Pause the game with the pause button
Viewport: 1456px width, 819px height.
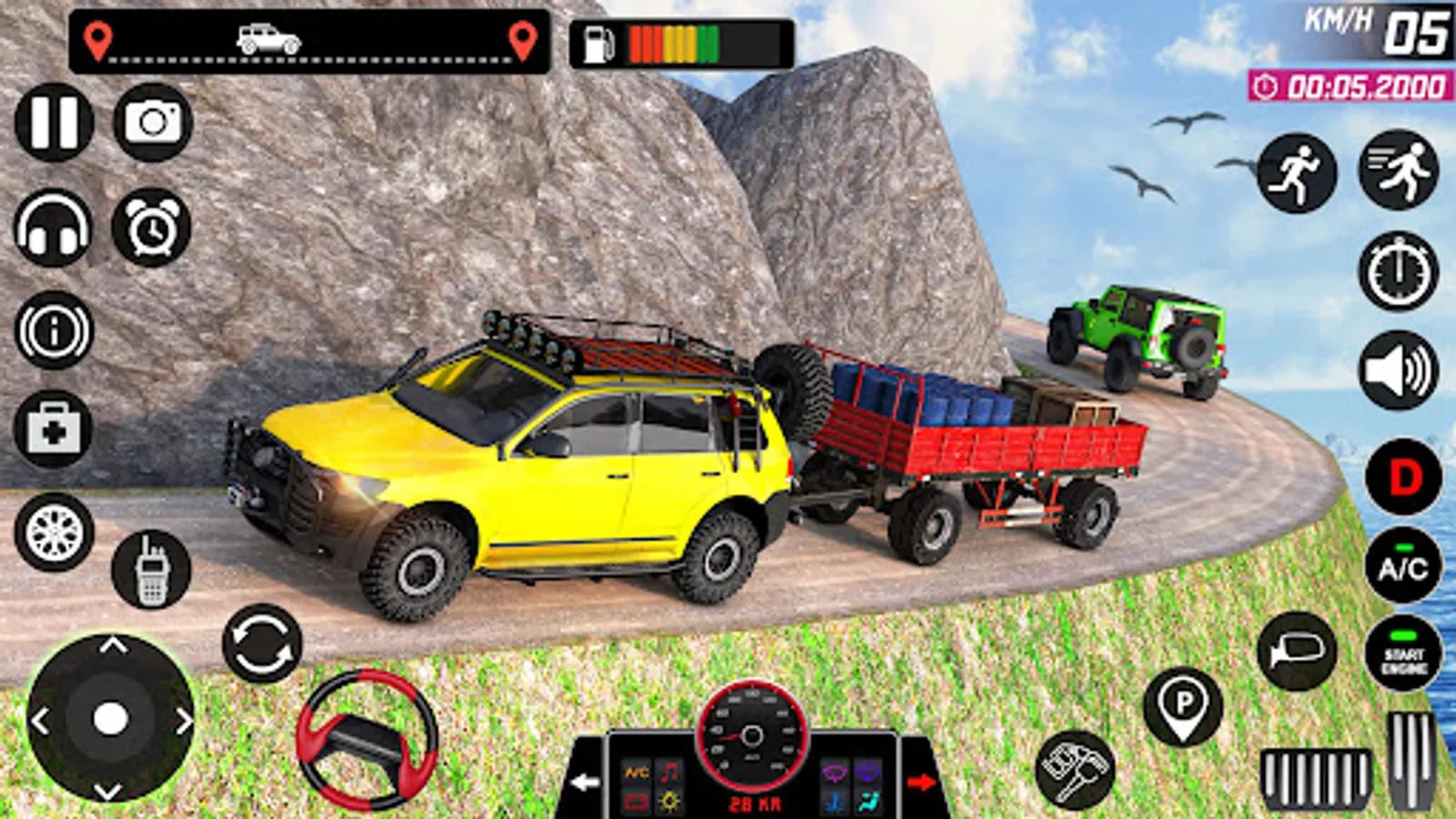(54, 123)
